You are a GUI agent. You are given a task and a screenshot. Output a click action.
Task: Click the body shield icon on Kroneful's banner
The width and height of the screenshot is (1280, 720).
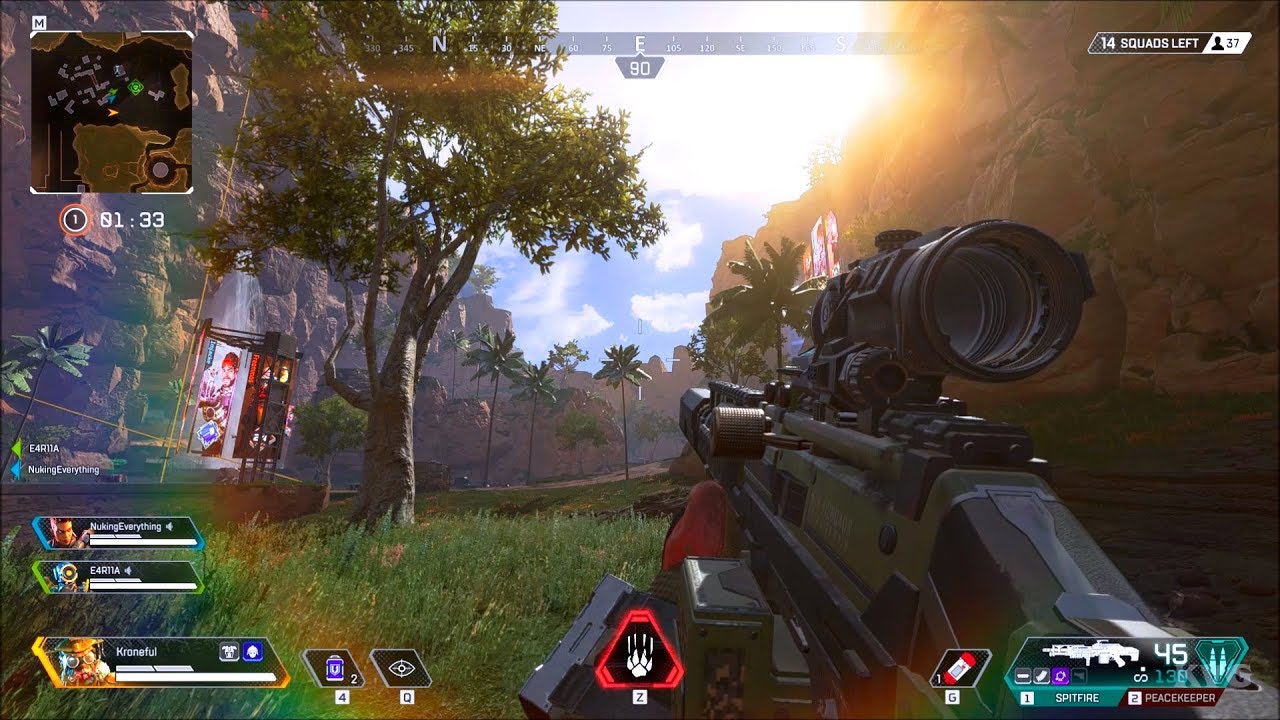[229, 652]
